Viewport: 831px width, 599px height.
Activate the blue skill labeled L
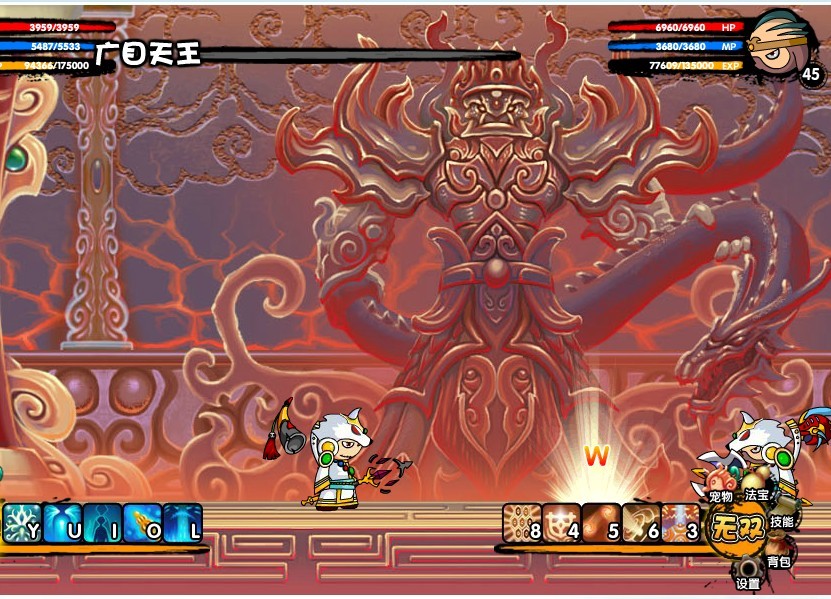click(x=182, y=524)
